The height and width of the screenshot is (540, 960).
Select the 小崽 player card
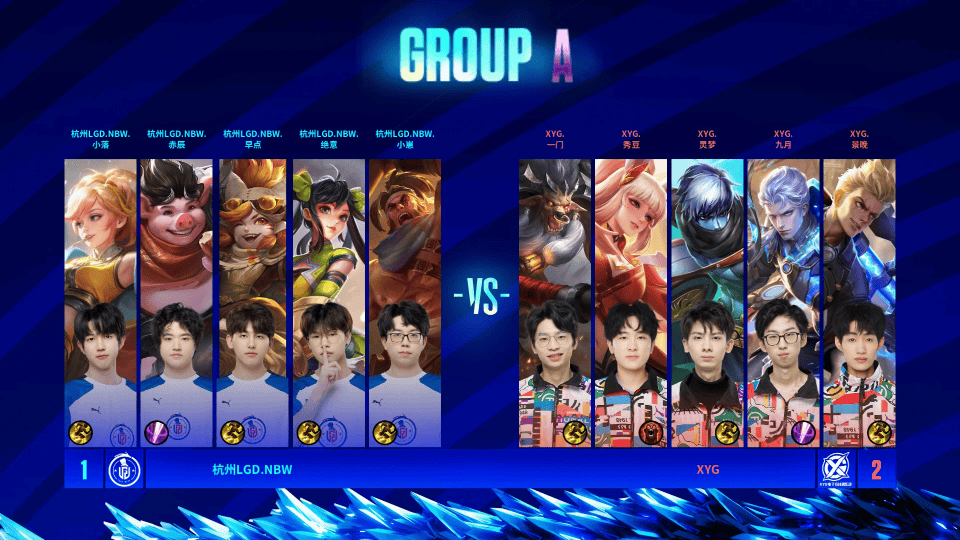point(404,302)
